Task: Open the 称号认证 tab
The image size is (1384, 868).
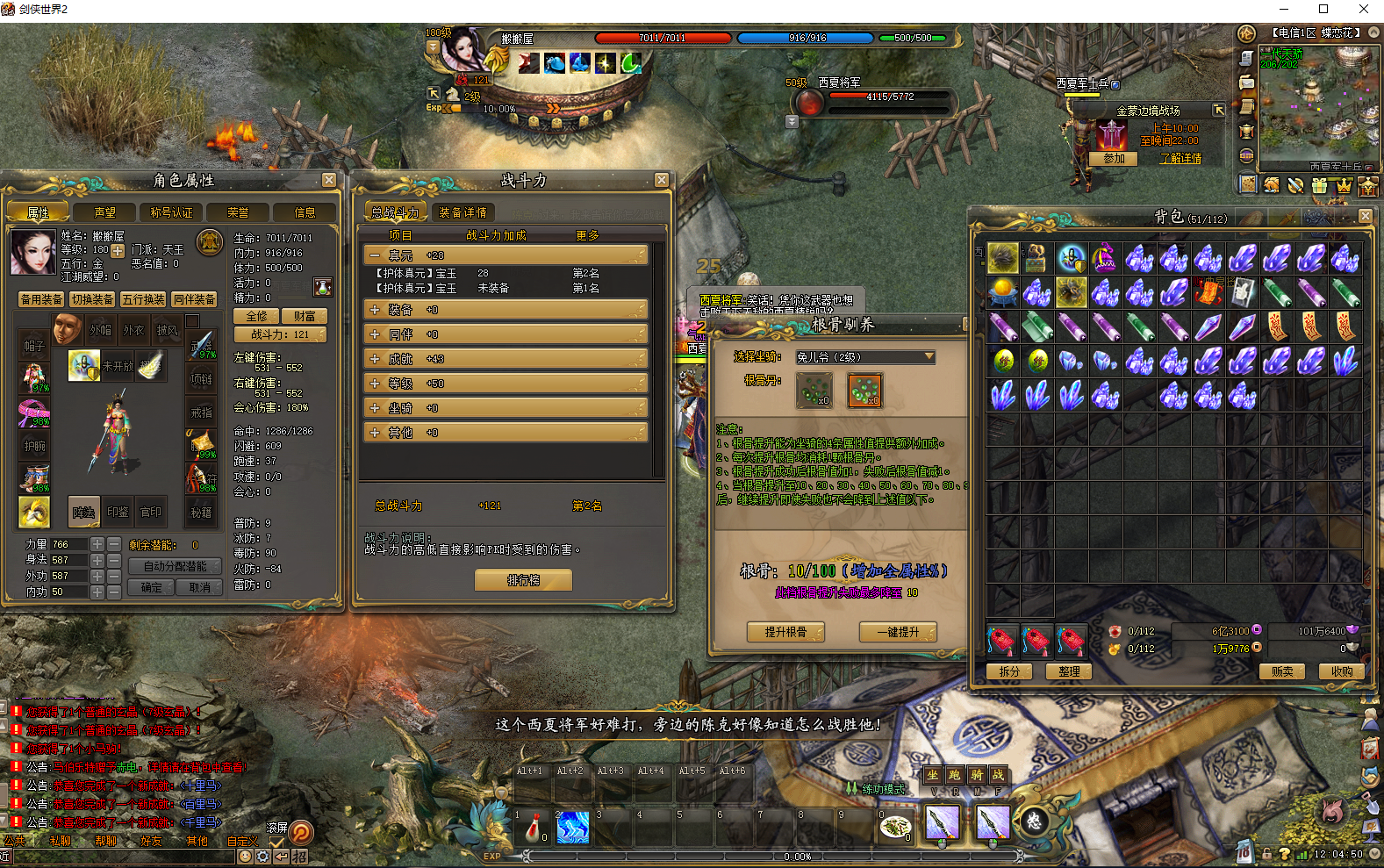Action: 171,212
